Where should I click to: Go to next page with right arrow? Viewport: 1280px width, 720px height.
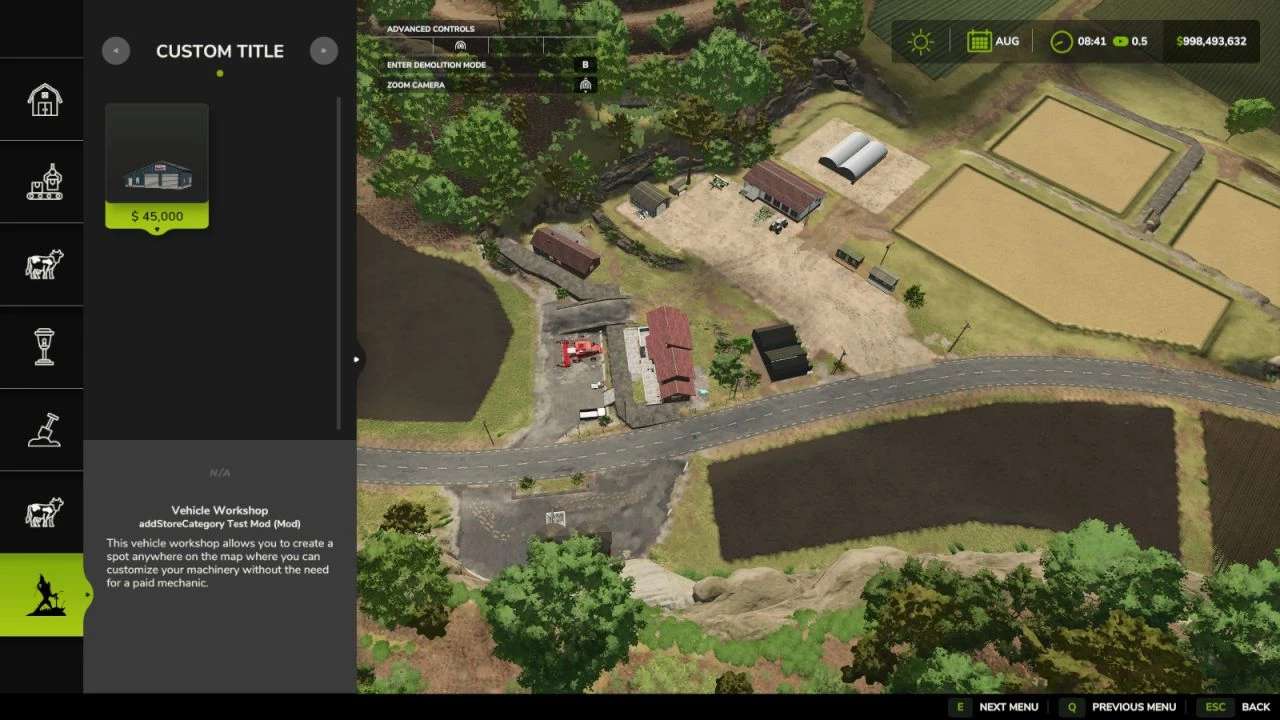324,51
